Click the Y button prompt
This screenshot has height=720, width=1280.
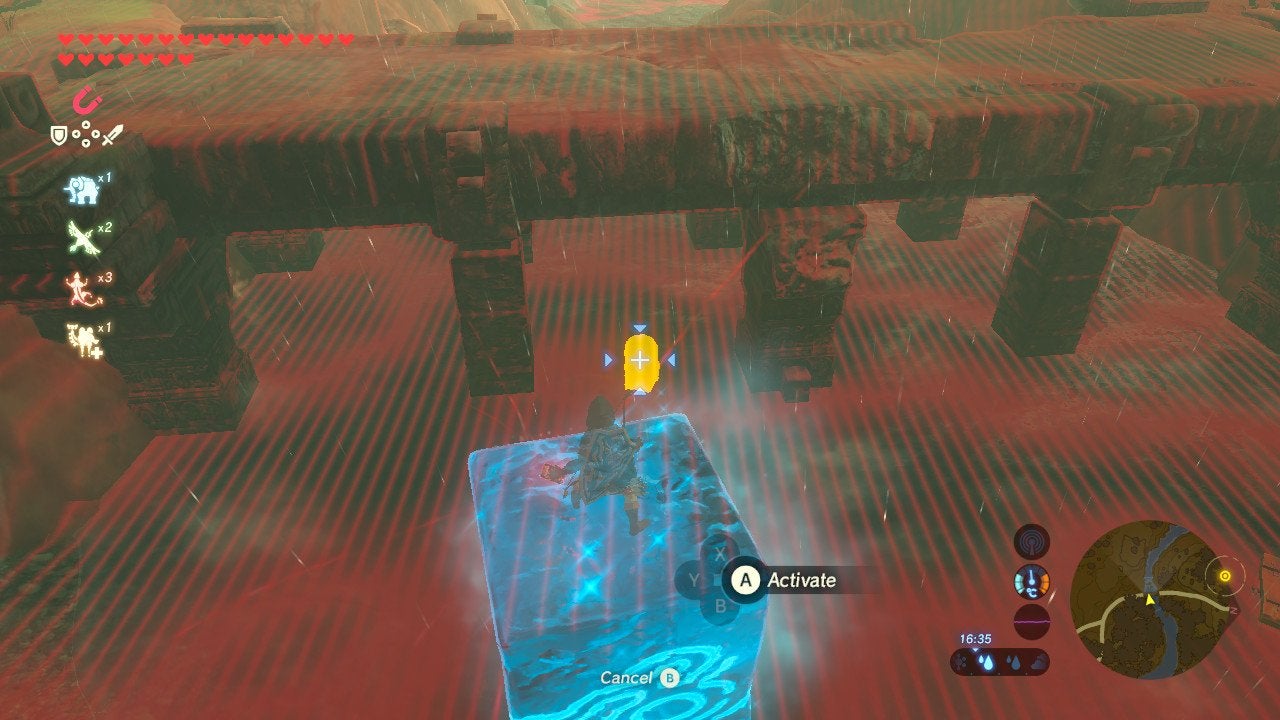693,580
